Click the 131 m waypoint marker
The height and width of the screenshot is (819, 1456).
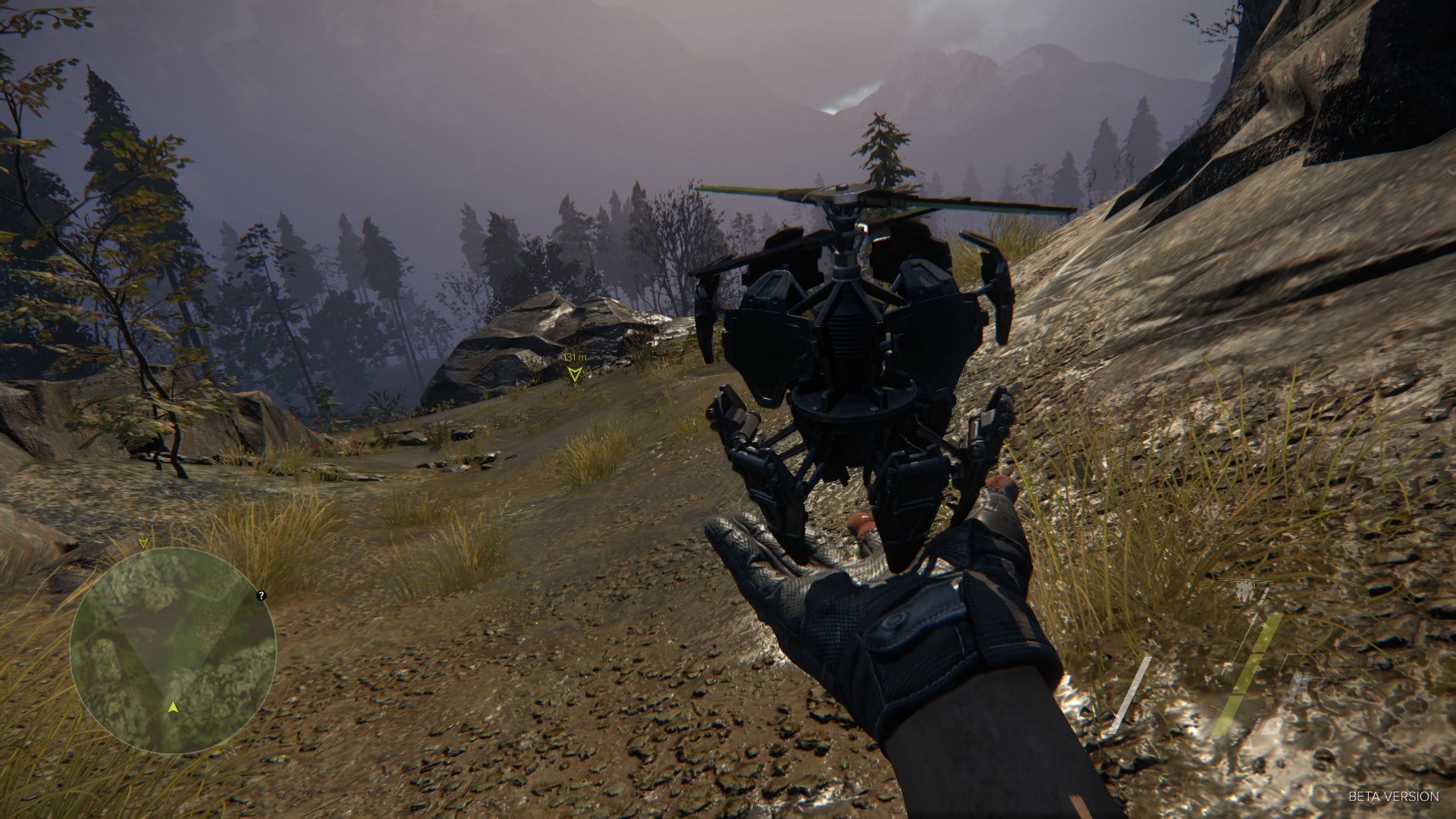575,372
